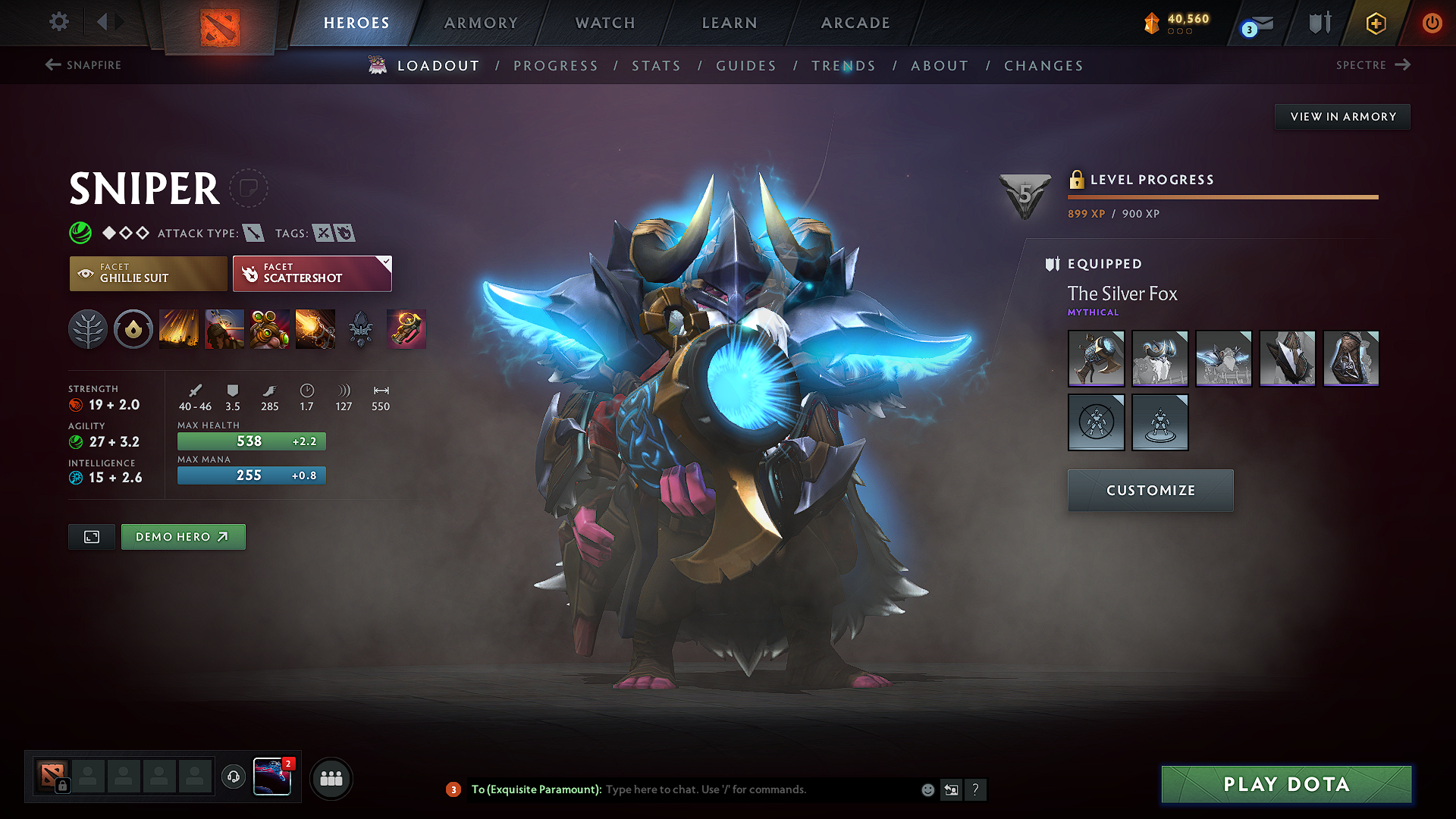The image size is (1456, 819).
Task: Enable the Ghillie Suit facet
Action: 147,273
